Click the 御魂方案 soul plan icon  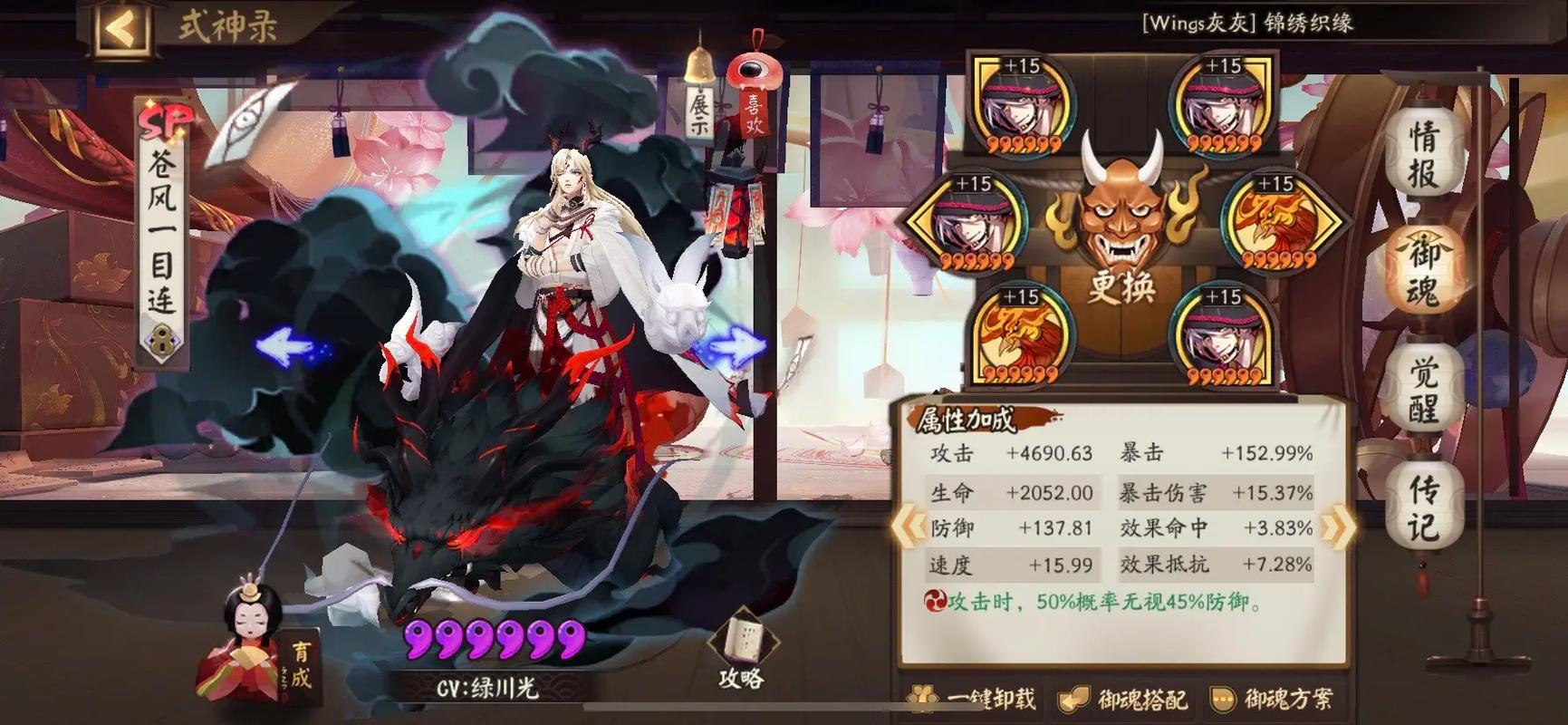(x=1277, y=700)
